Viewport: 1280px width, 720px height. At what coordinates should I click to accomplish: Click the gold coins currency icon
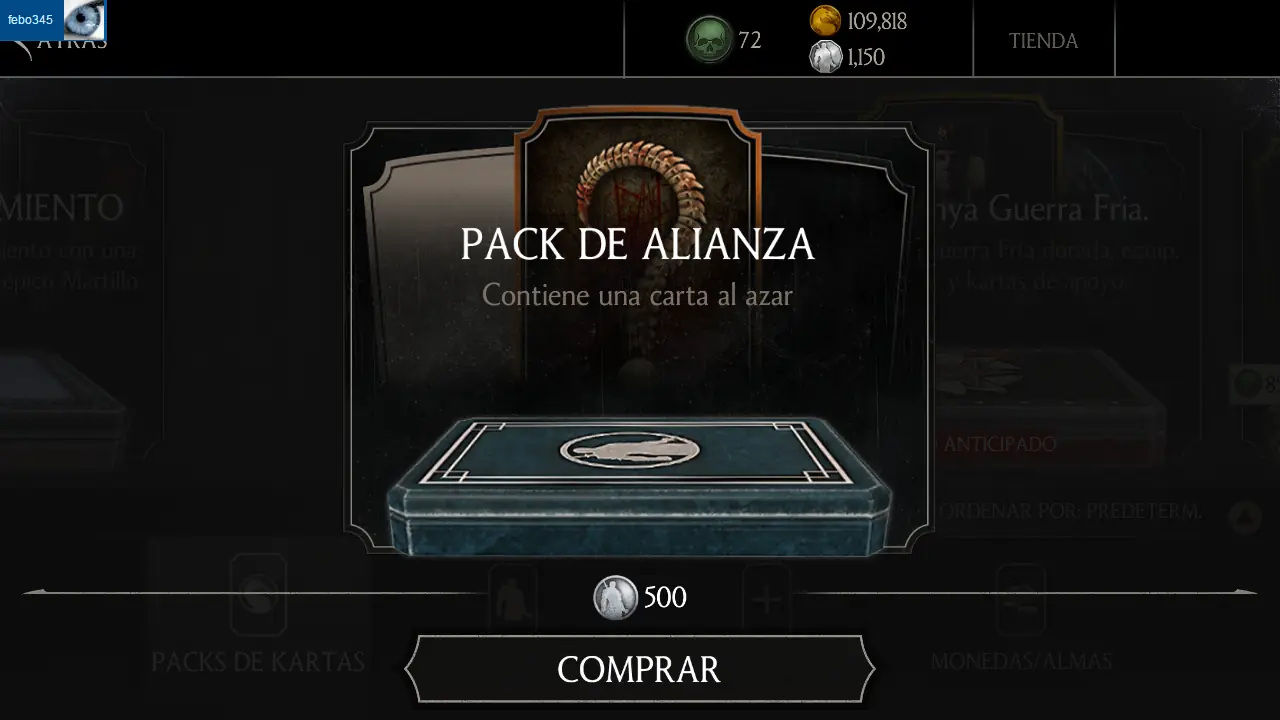pyautogui.click(x=824, y=22)
